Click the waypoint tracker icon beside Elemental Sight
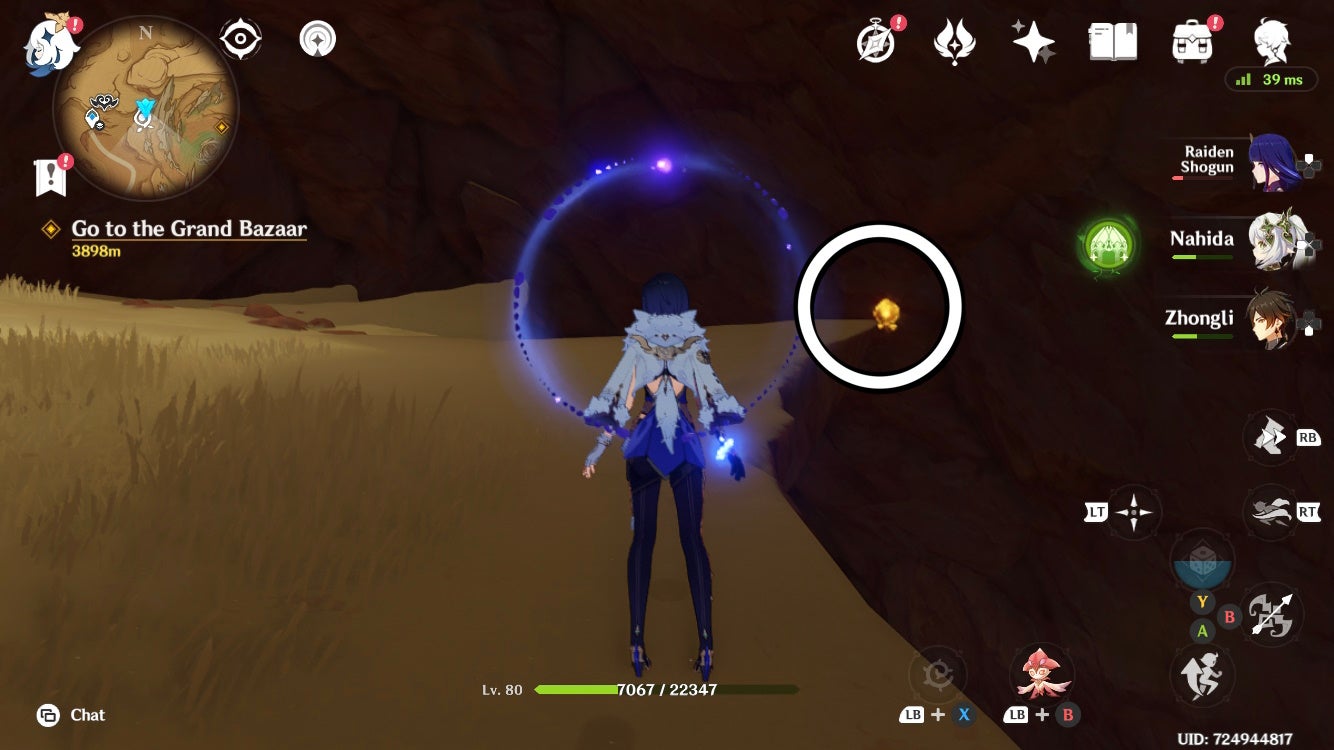1334x750 pixels. tap(316, 38)
